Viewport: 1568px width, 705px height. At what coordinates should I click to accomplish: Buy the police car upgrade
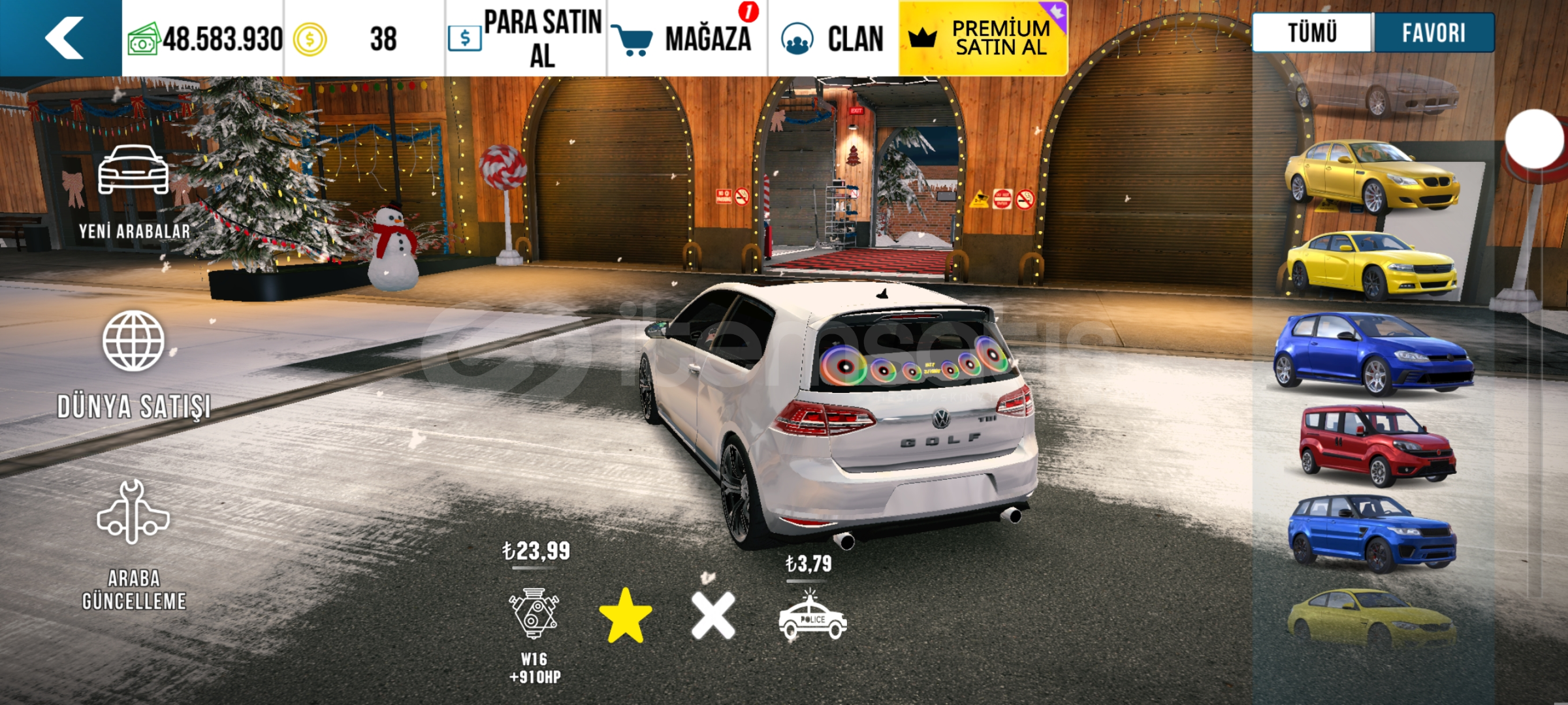(x=812, y=617)
